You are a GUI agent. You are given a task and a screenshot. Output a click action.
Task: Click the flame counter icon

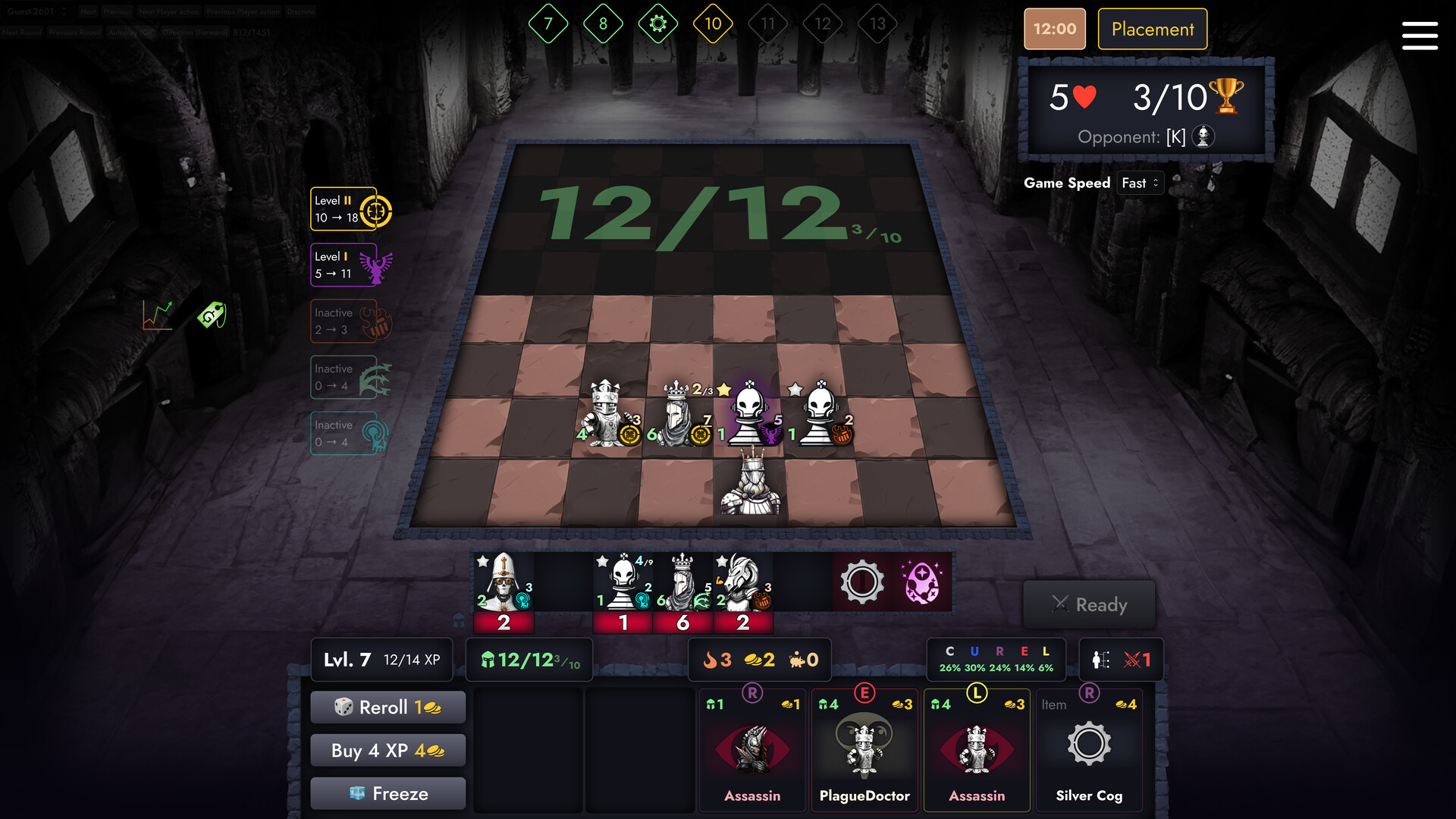click(711, 659)
